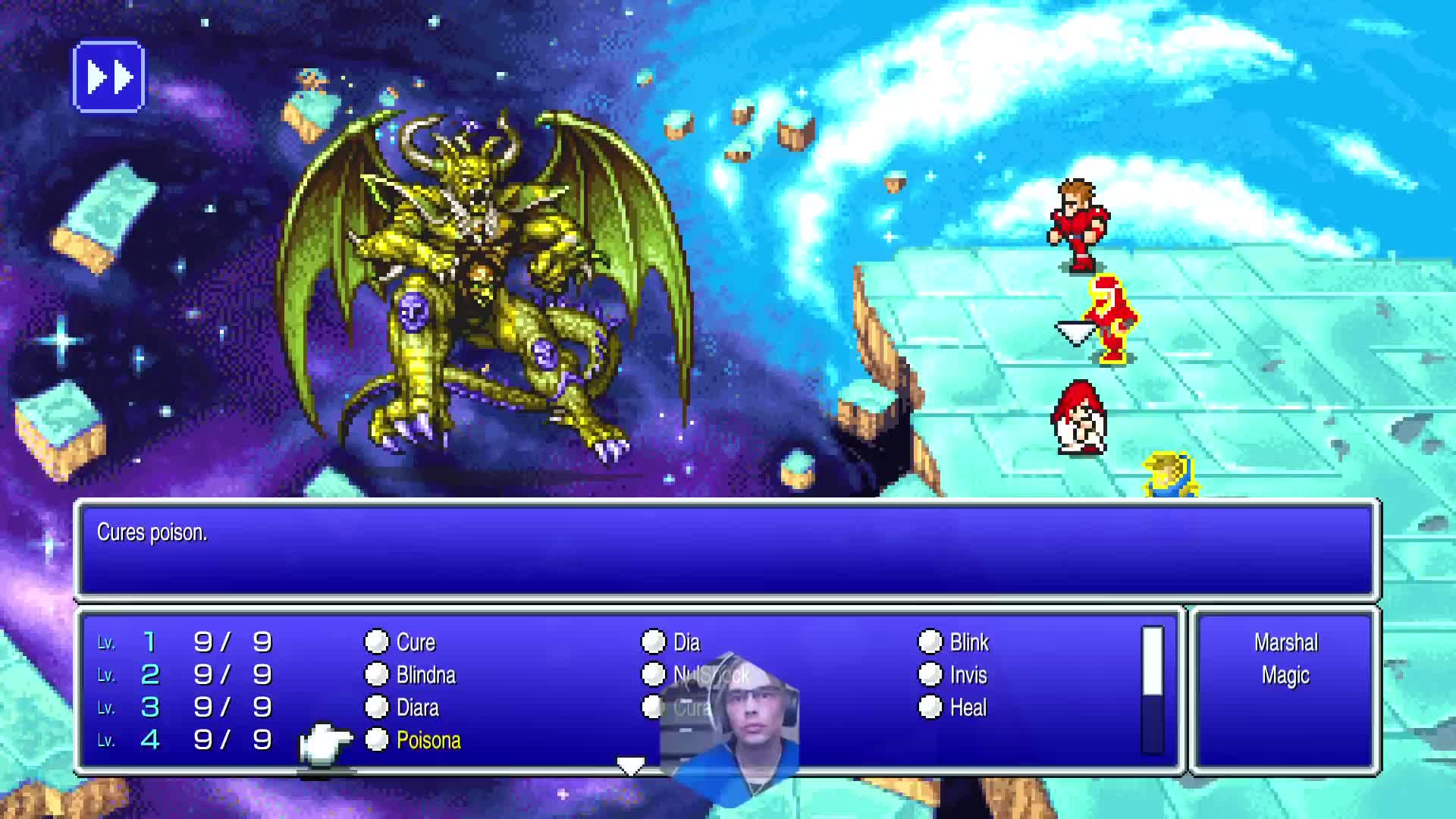Select the Blink spell
1456x819 pixels.
pyautogui.click(x=968, y=642)
